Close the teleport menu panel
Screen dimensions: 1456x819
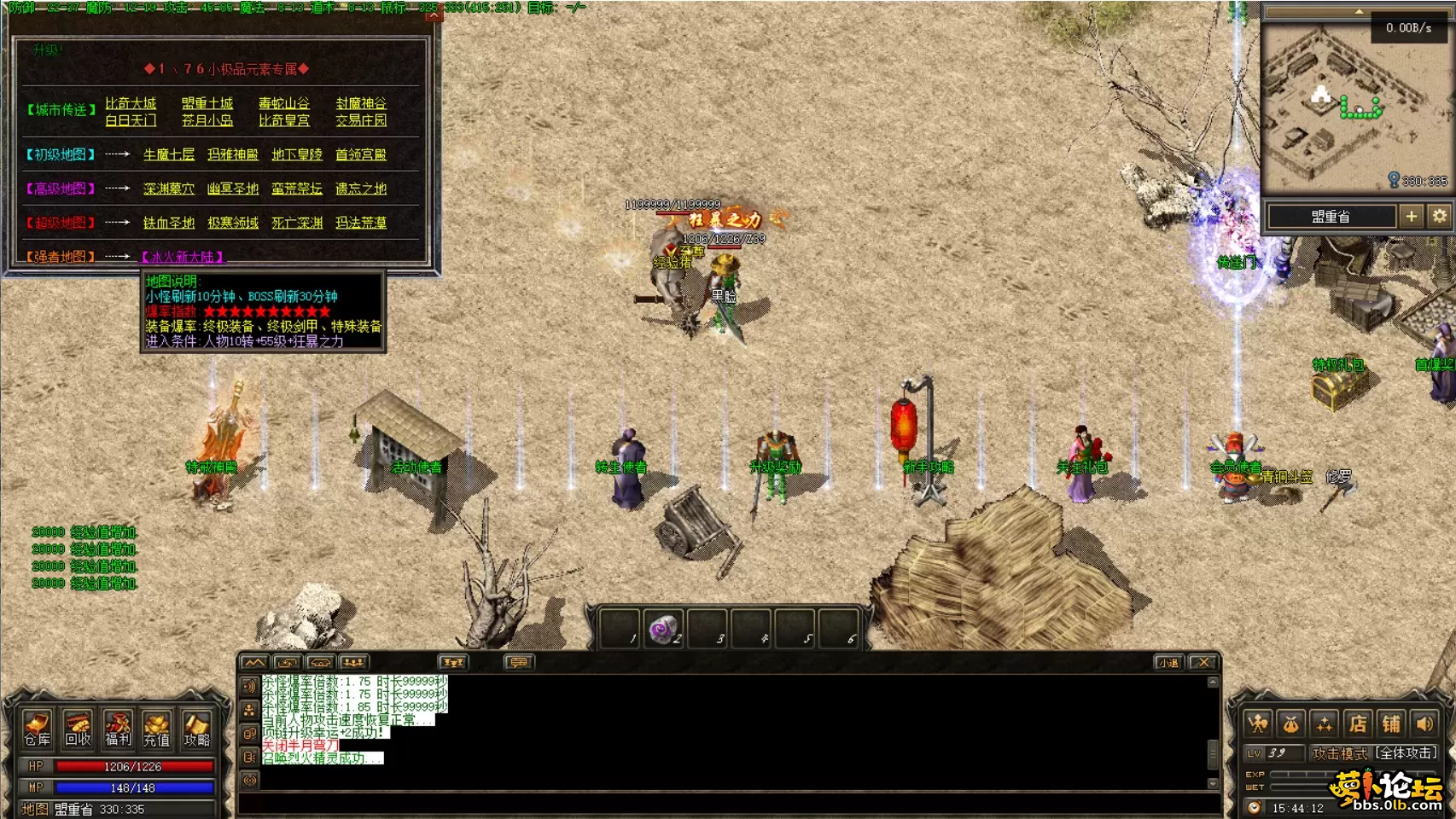point(434,15)
